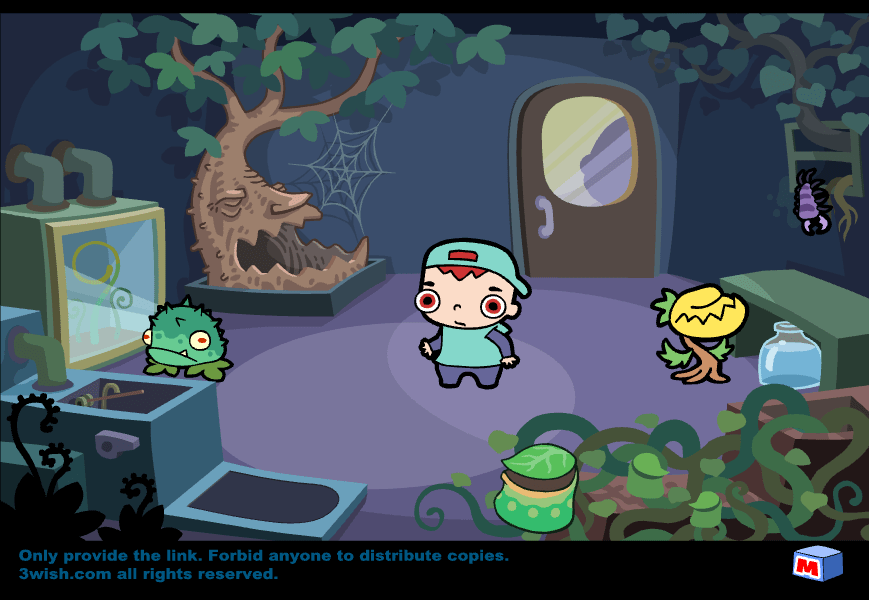Viewport: 869px width, 600px height.
Task: Open the blue M box menu icon
Action: pos(817,564)
